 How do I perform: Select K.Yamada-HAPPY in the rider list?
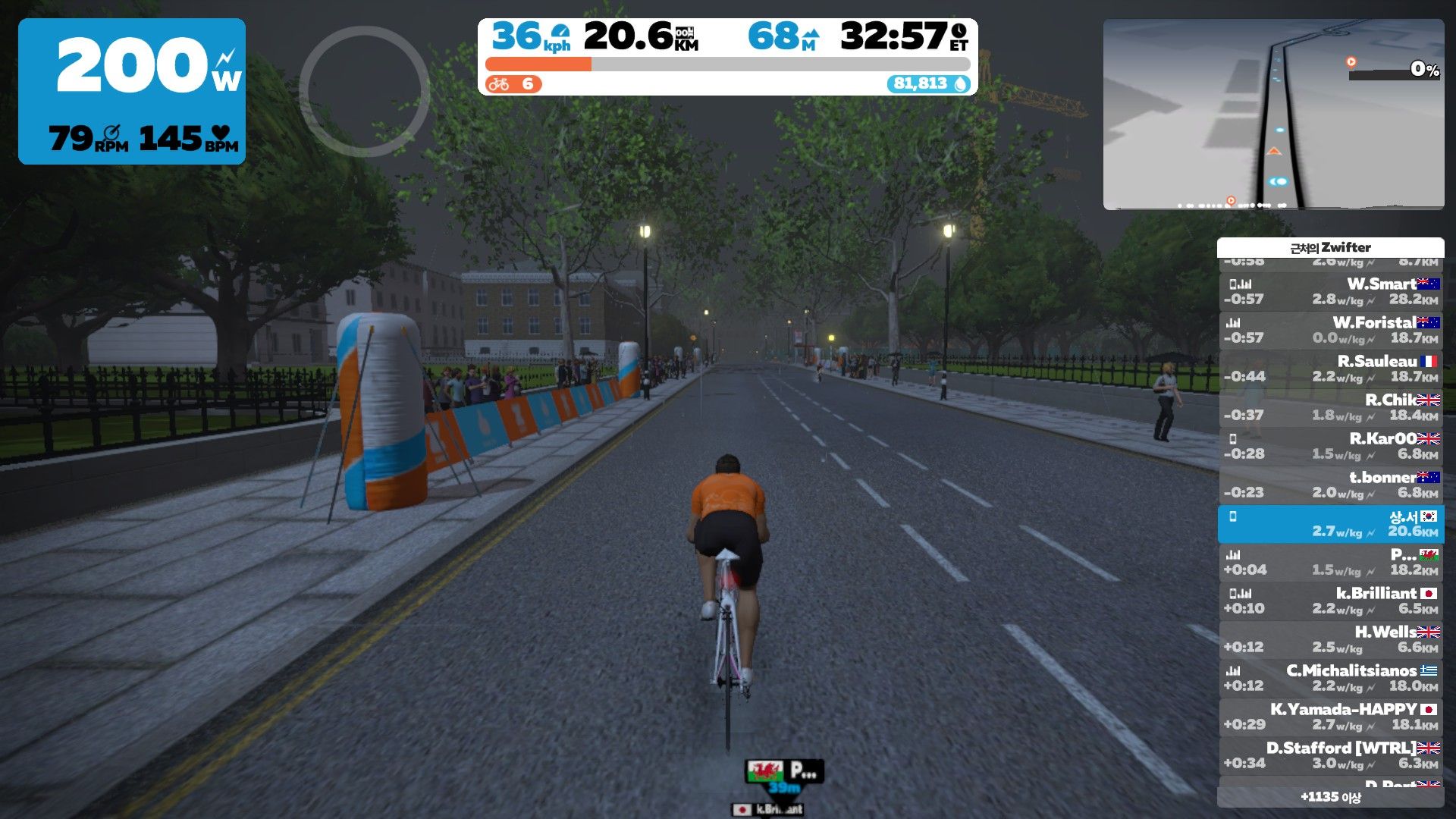[1331, 717]
